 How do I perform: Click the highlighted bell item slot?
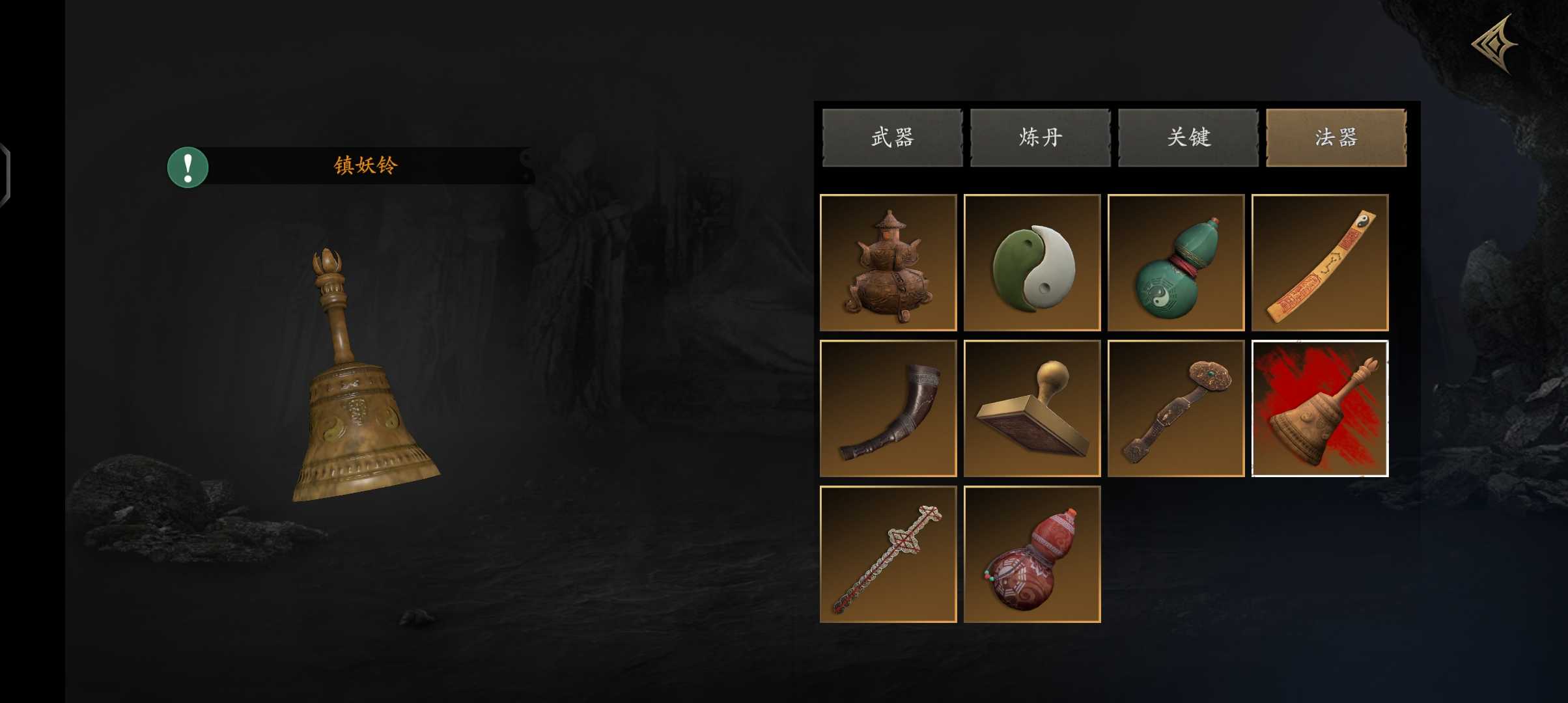pyautogui.click(x=1320, y=408)
